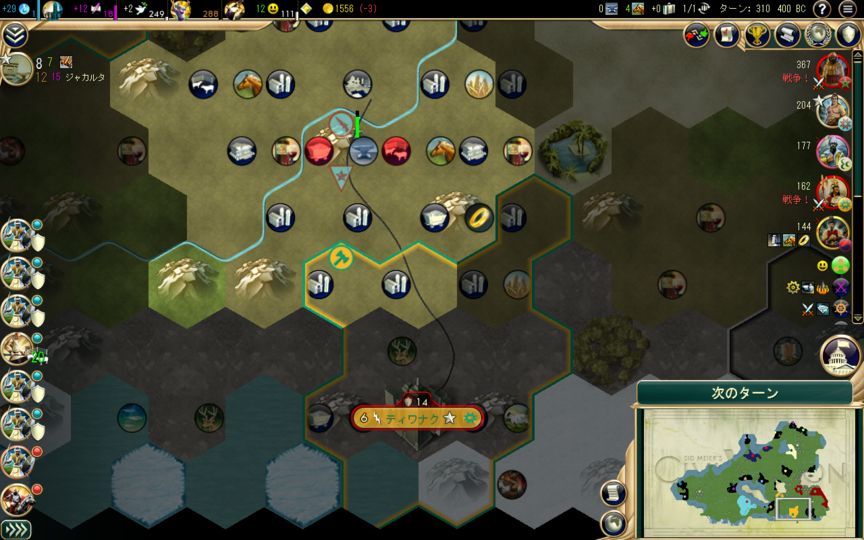864x540 pixels.
Task: Open the main game menu button
Action: [x=848, y=9]
